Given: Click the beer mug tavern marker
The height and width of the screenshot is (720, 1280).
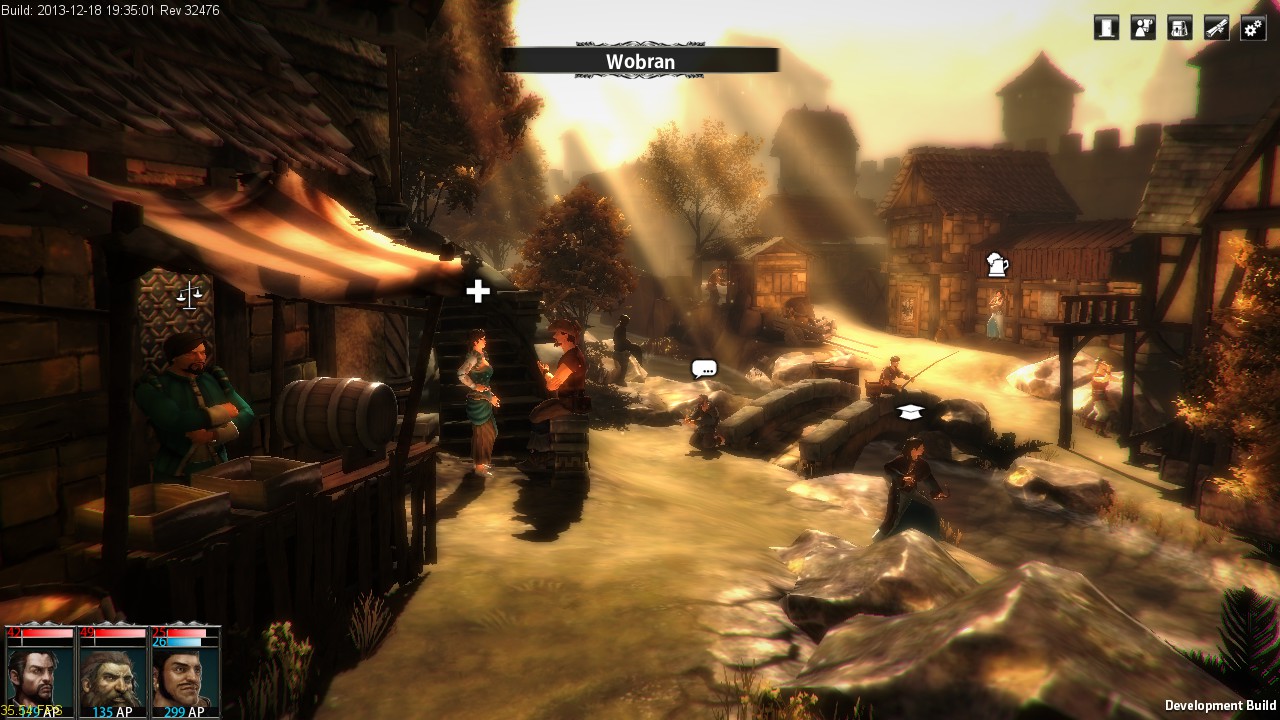Looking at the screenshot, I should (x=997, y=264).
